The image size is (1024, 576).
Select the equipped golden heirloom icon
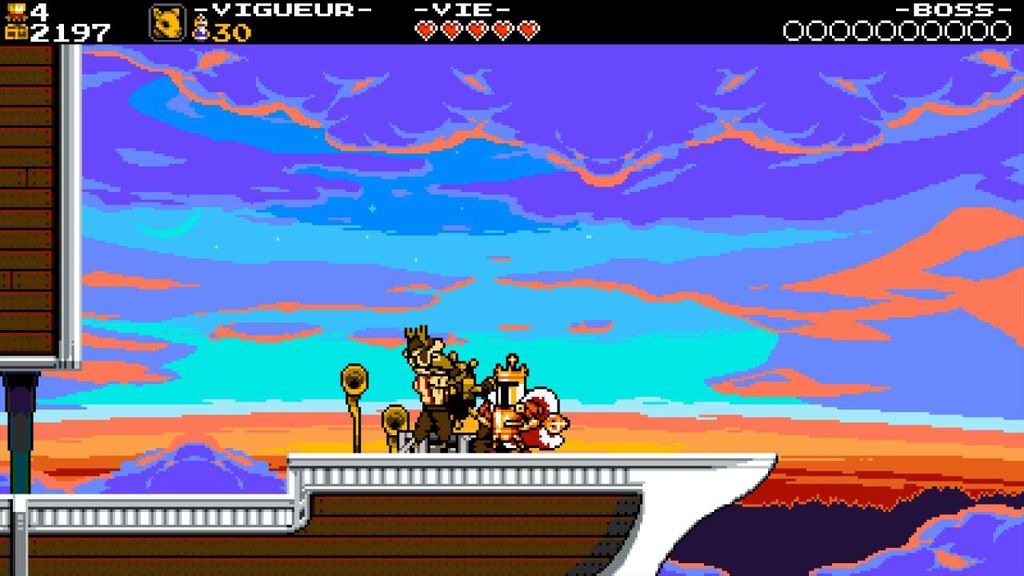point(167,23)
